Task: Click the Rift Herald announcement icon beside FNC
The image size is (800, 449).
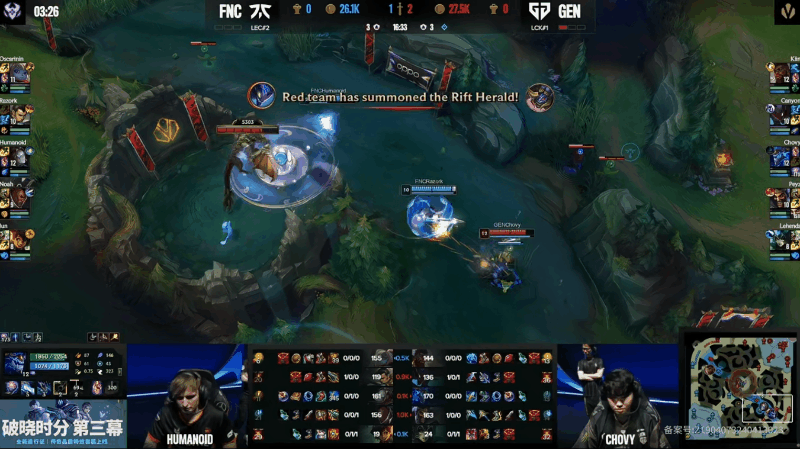Action: tap(262, 95)
